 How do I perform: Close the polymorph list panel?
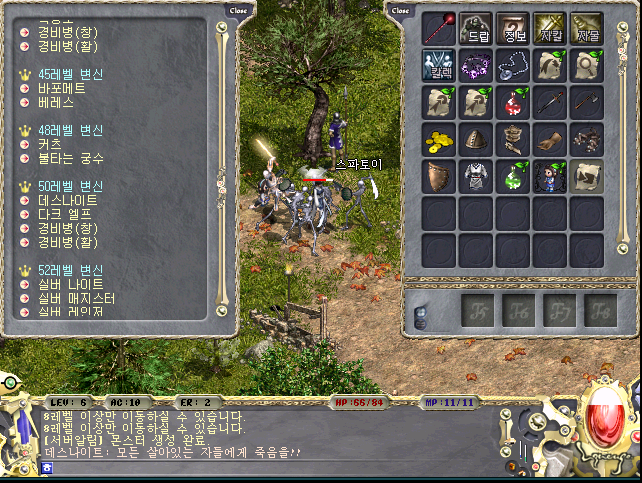[x=238, y=10]
